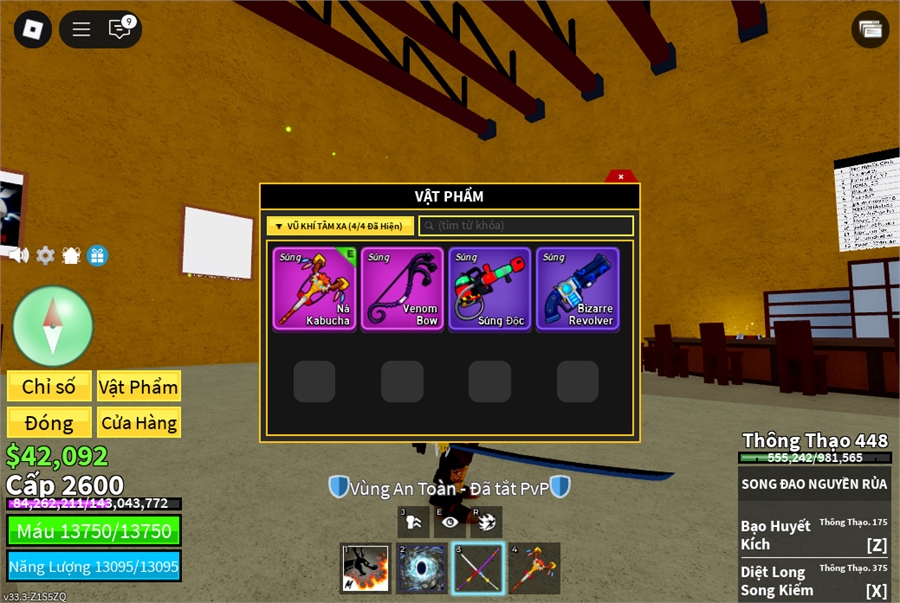Close the Vật Phẩm inventory window
The height and width of the screenshot is (603, 900).
point(621,177)
